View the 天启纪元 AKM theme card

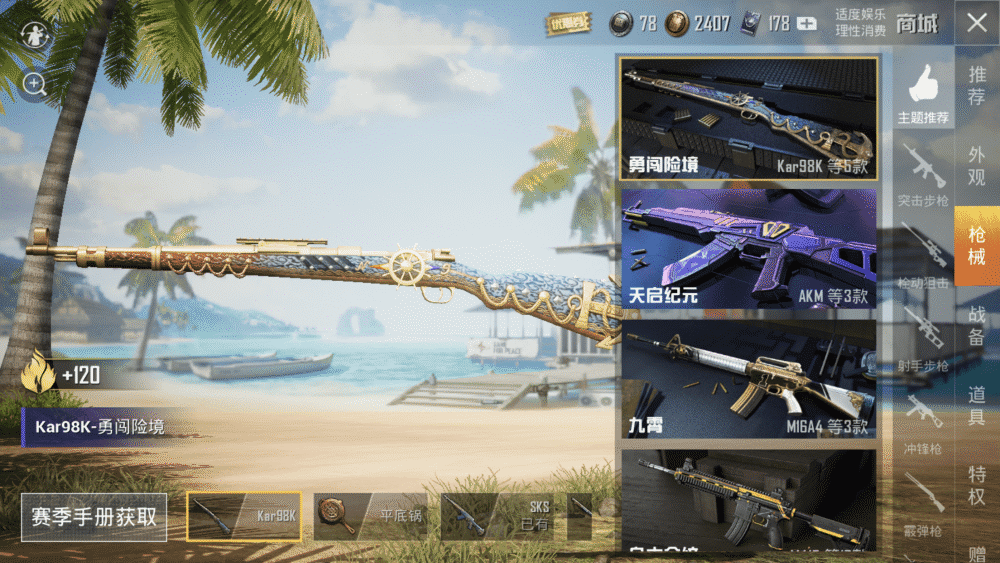[749, 249]
